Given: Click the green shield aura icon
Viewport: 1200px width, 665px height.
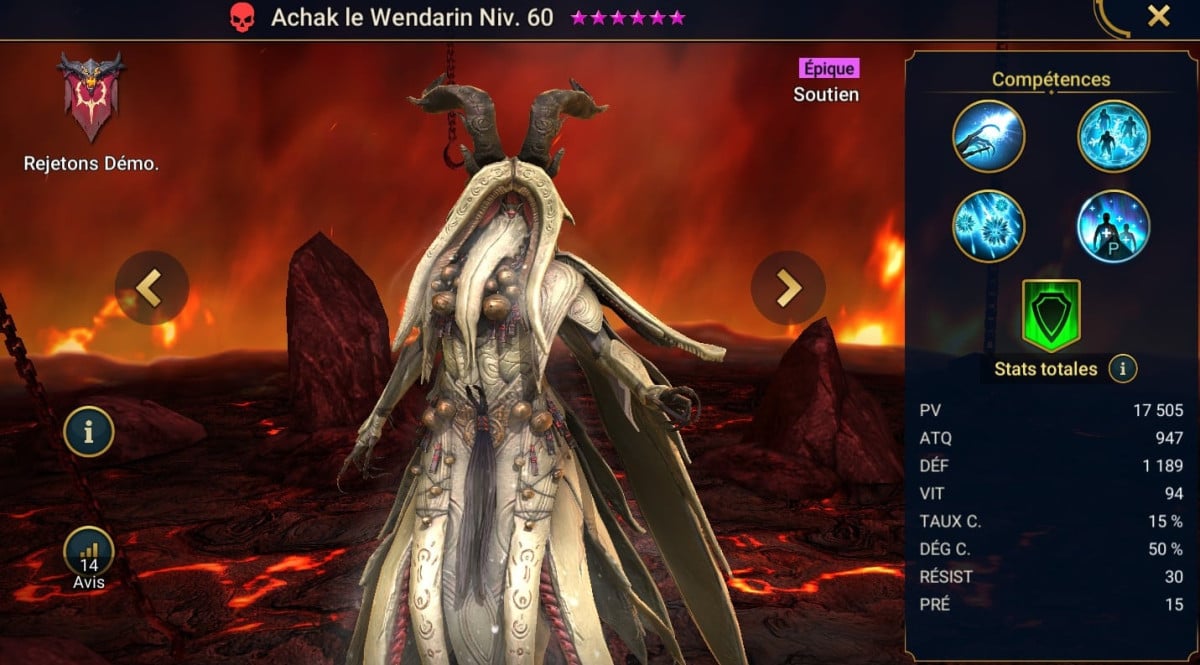Looking at the screenshot, I should pos(1050,315).
